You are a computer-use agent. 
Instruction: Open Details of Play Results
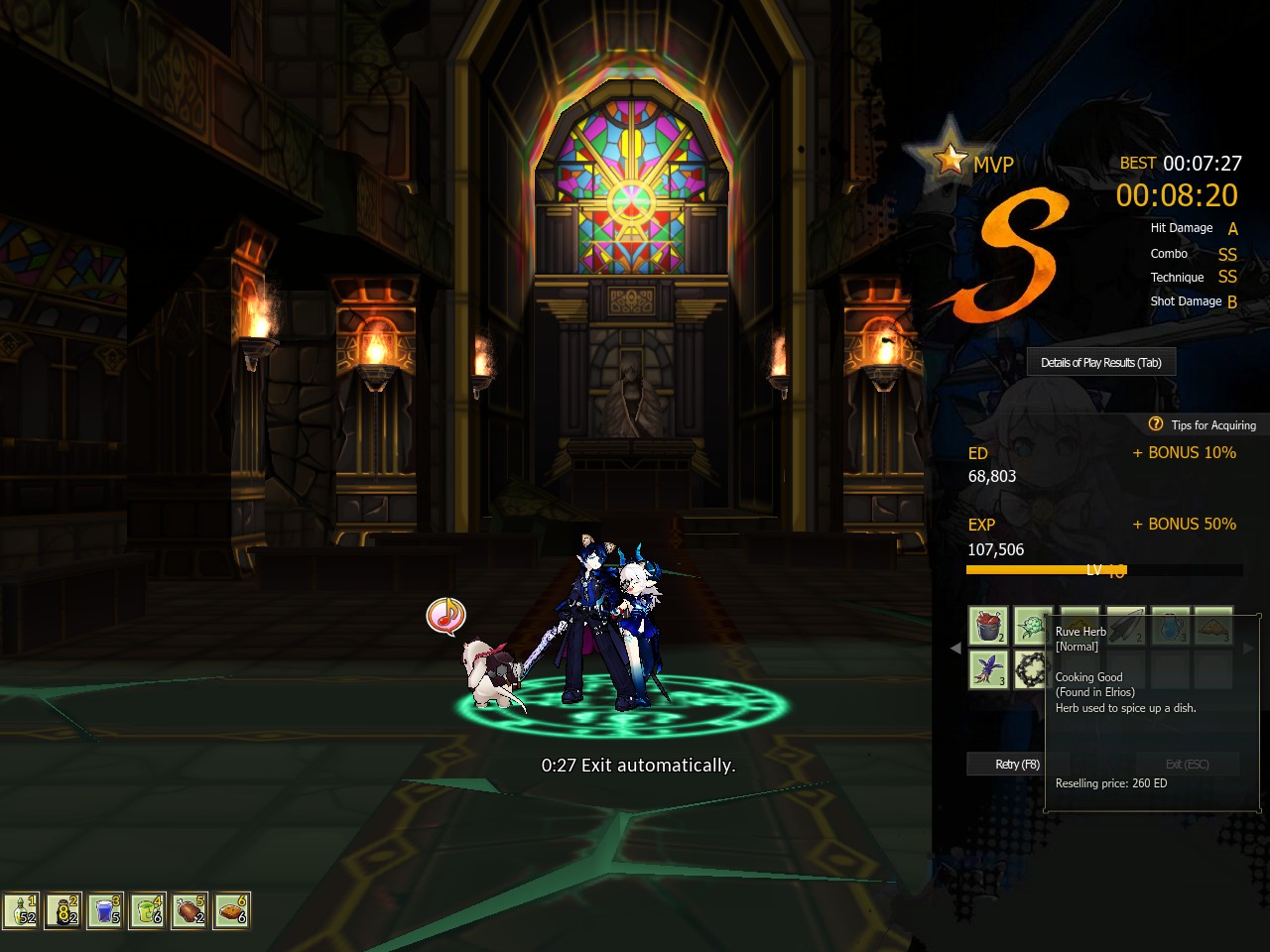click(x=1100, y=362)
